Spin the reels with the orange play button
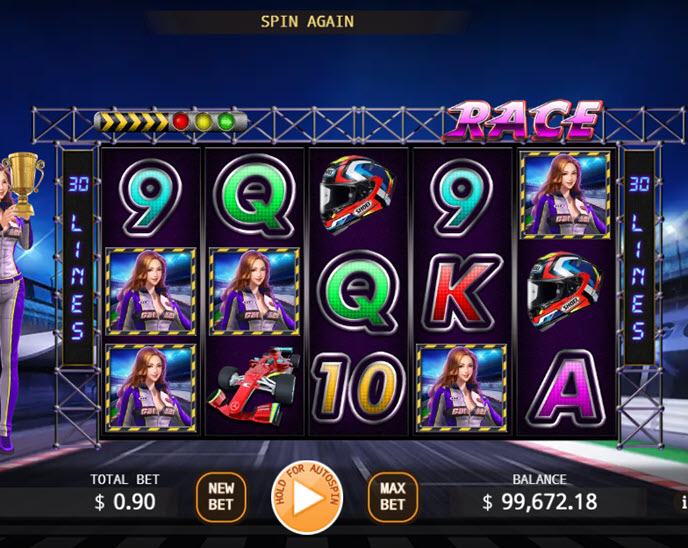This screenshot has width=688, height=548. pyautogui.click(x=308, y=497)
